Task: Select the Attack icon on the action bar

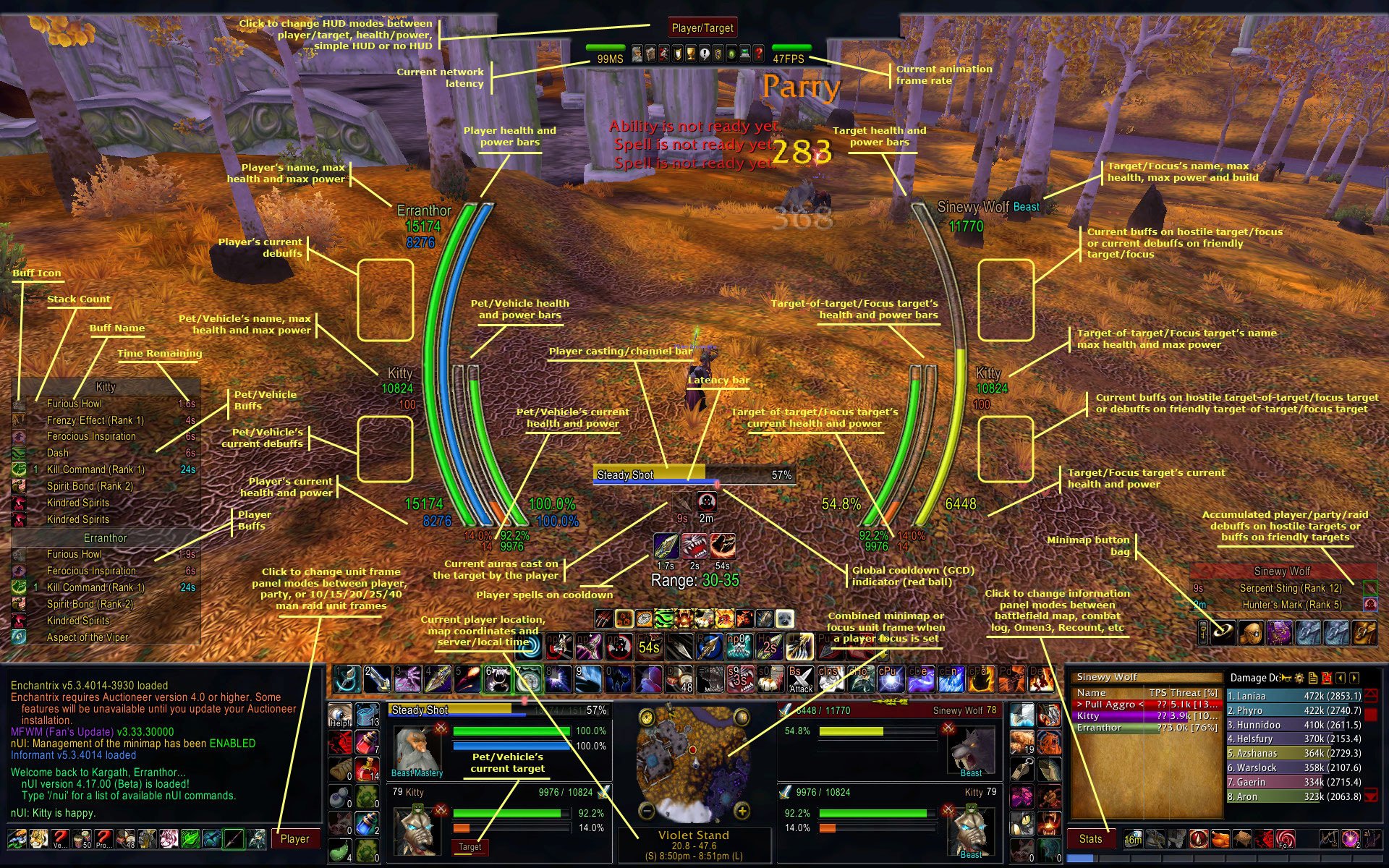Action: tap(800, 679)
